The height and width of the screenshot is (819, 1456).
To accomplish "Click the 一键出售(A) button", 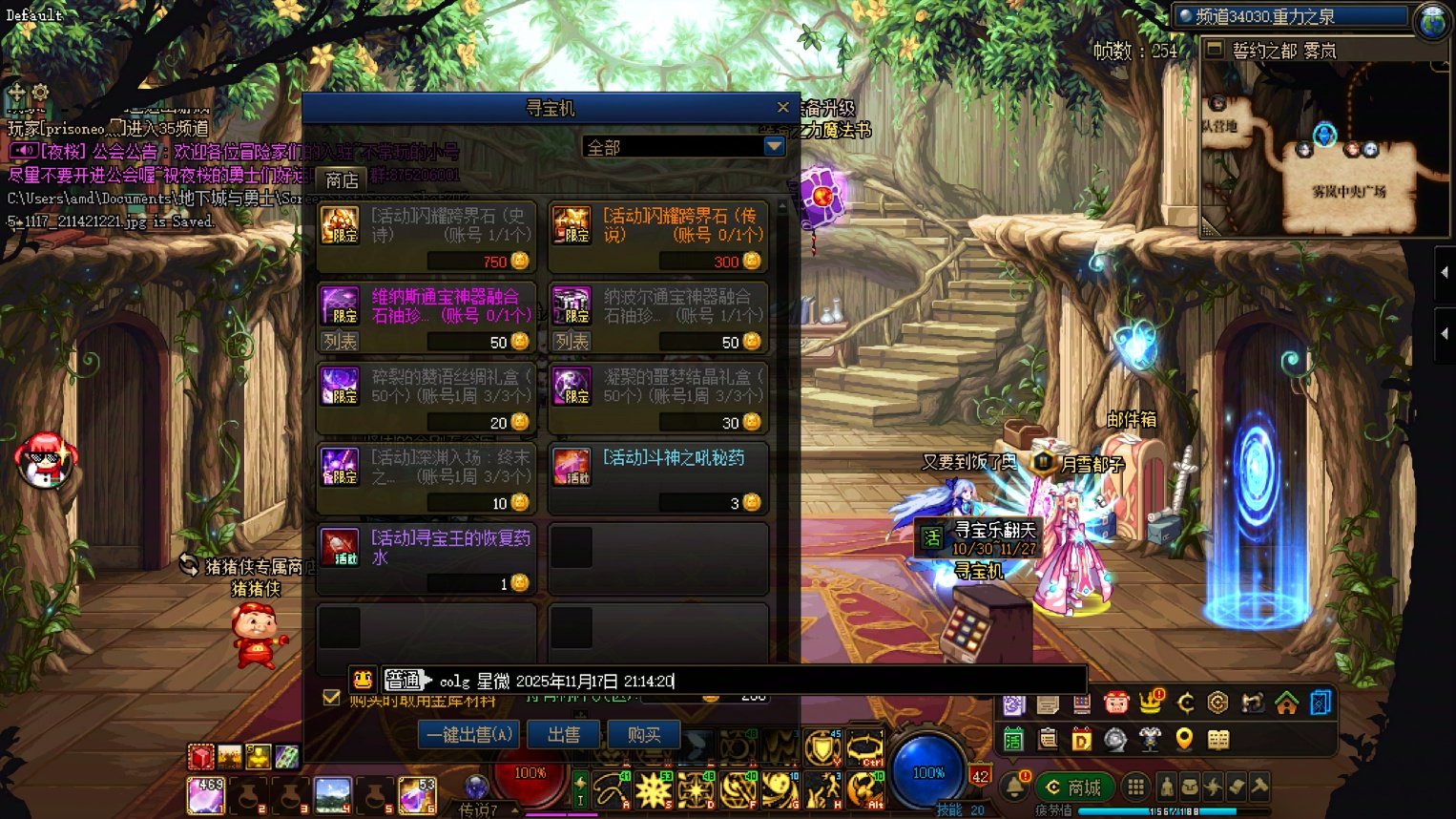I will (468, 734).
